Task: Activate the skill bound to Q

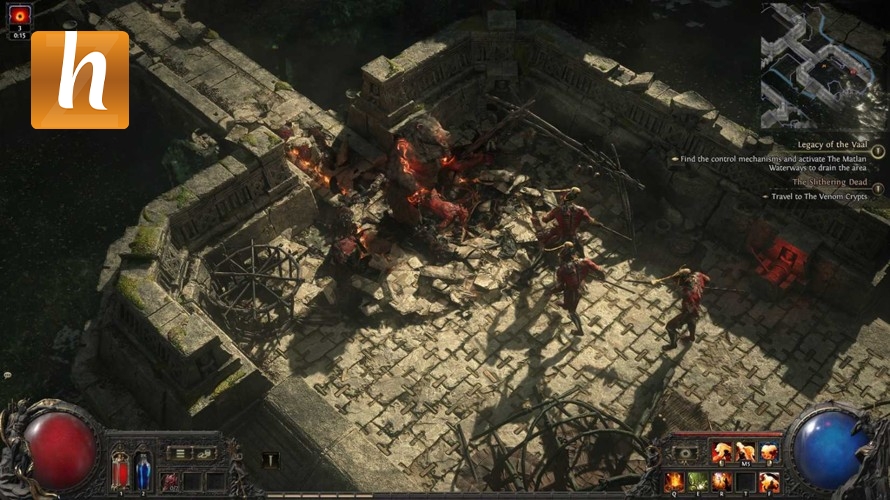Action: tap(675, 481)
